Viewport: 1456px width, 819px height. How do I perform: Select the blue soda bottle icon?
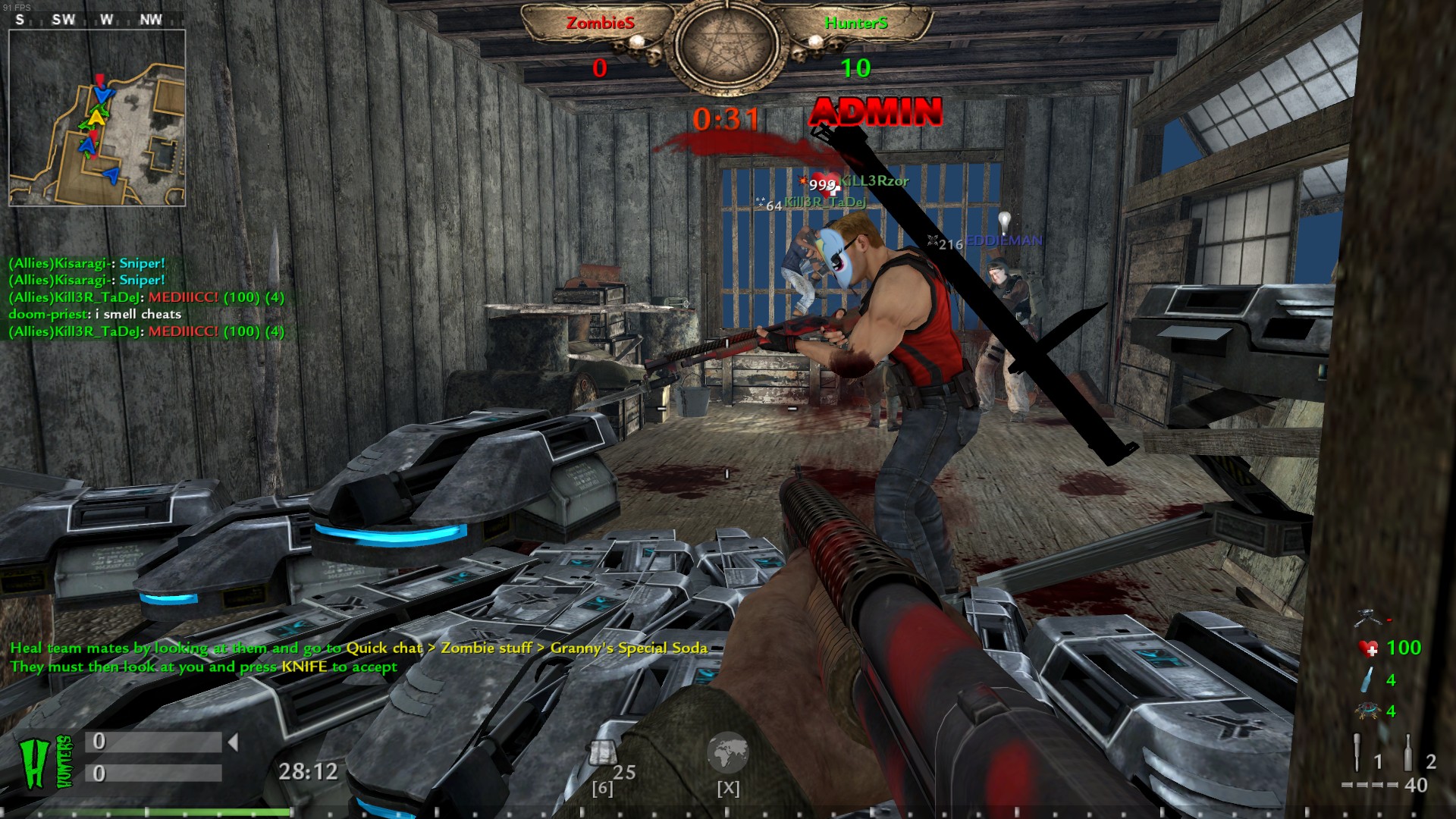(x=1367, y=679)
